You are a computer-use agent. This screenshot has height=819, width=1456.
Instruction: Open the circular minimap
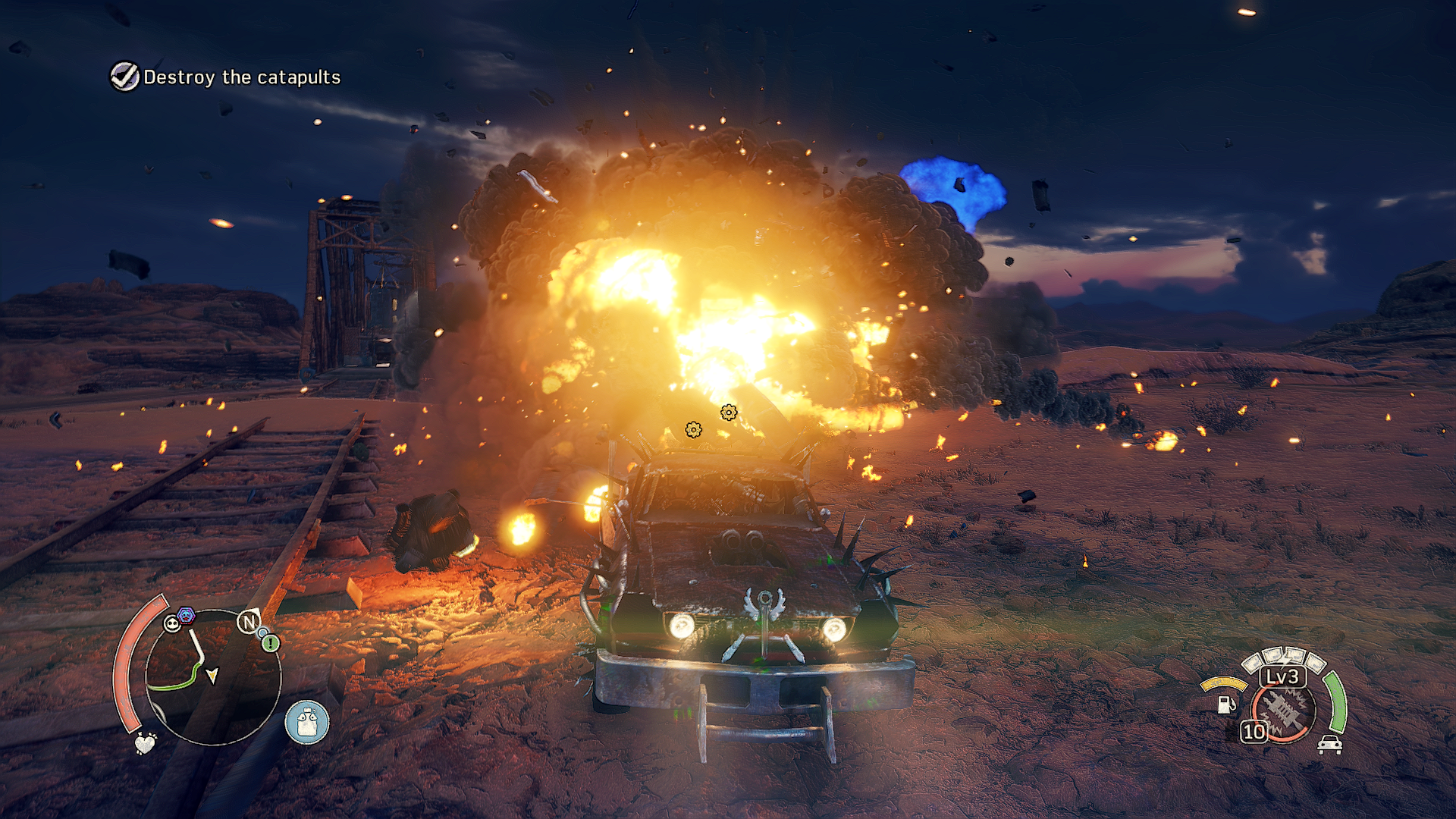tap(214, 677)
